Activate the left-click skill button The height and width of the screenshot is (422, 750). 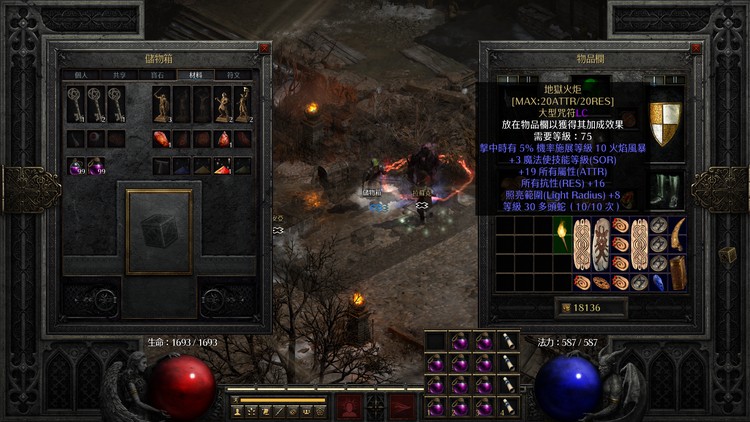(350, 406)
